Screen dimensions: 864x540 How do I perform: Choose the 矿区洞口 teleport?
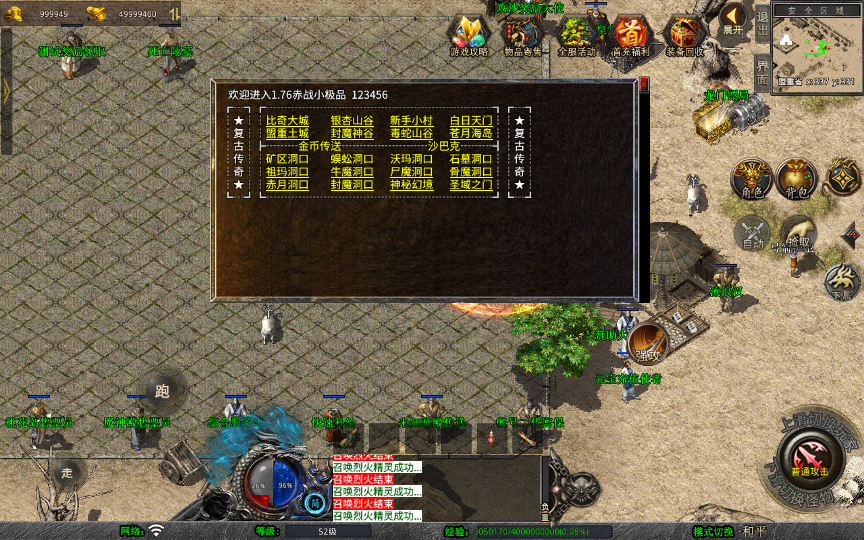click(x=287, y=159)
